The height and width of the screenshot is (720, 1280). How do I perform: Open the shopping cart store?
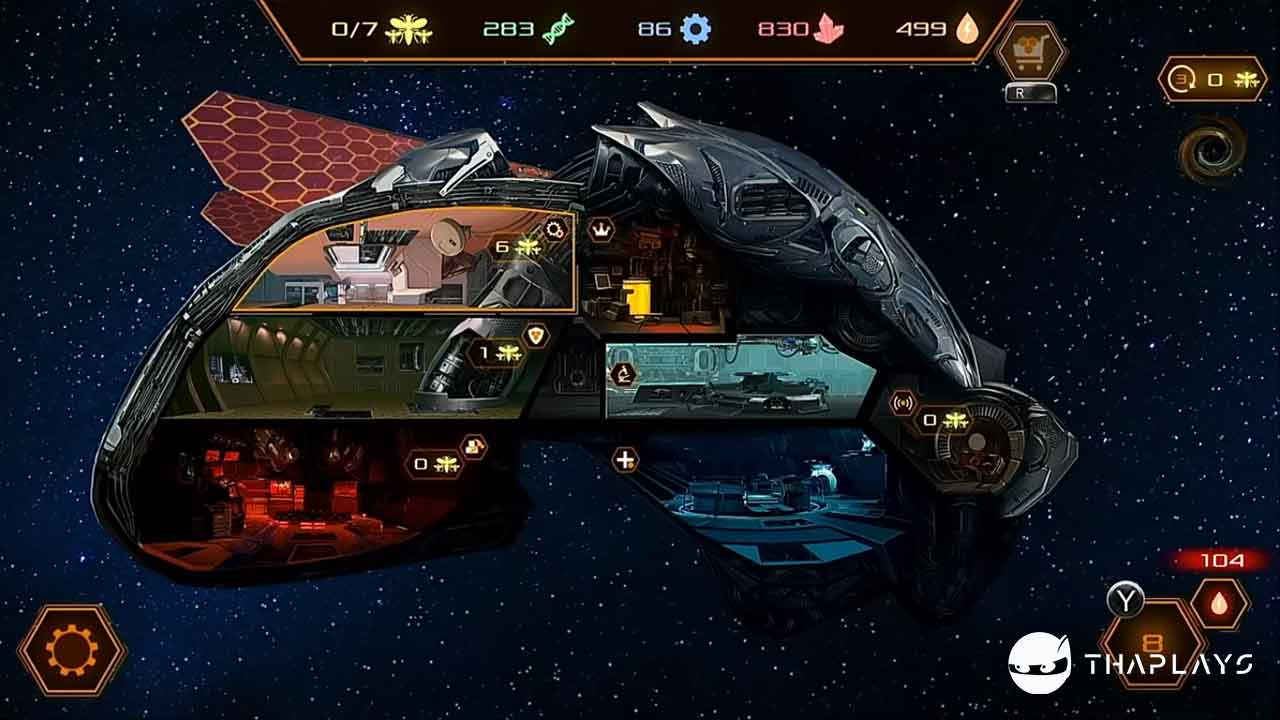[x=1030, y=52]
